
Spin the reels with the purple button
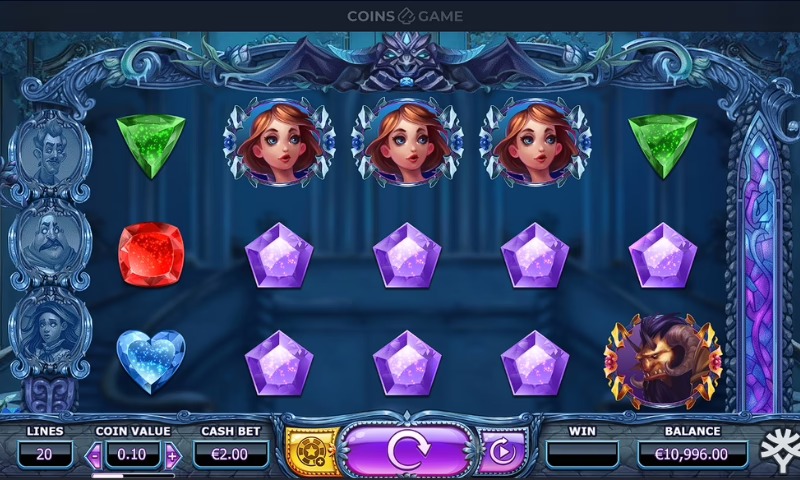tap(407, 451)
